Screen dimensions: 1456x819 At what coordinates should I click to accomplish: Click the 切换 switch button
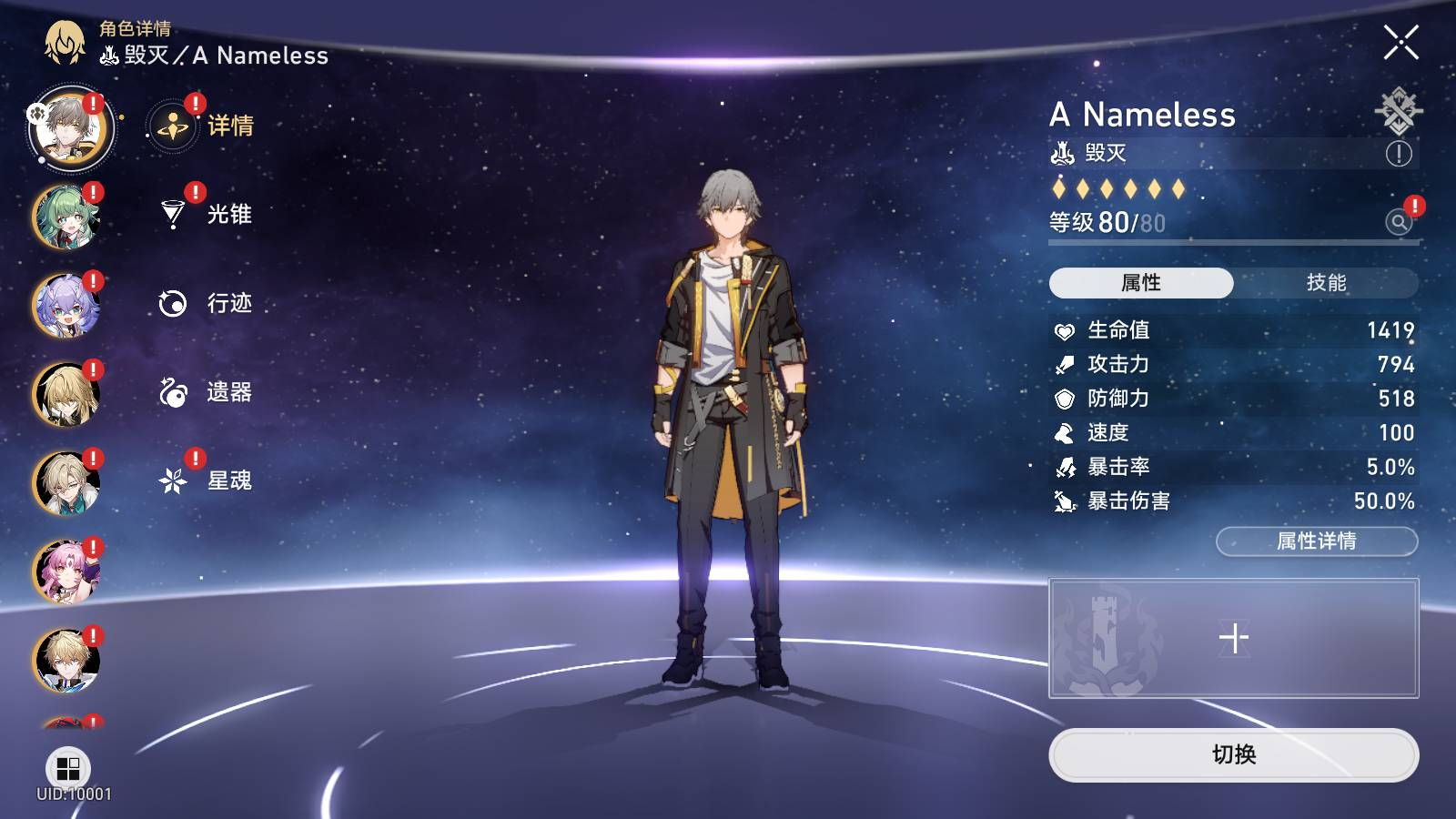coord(1233,754)
